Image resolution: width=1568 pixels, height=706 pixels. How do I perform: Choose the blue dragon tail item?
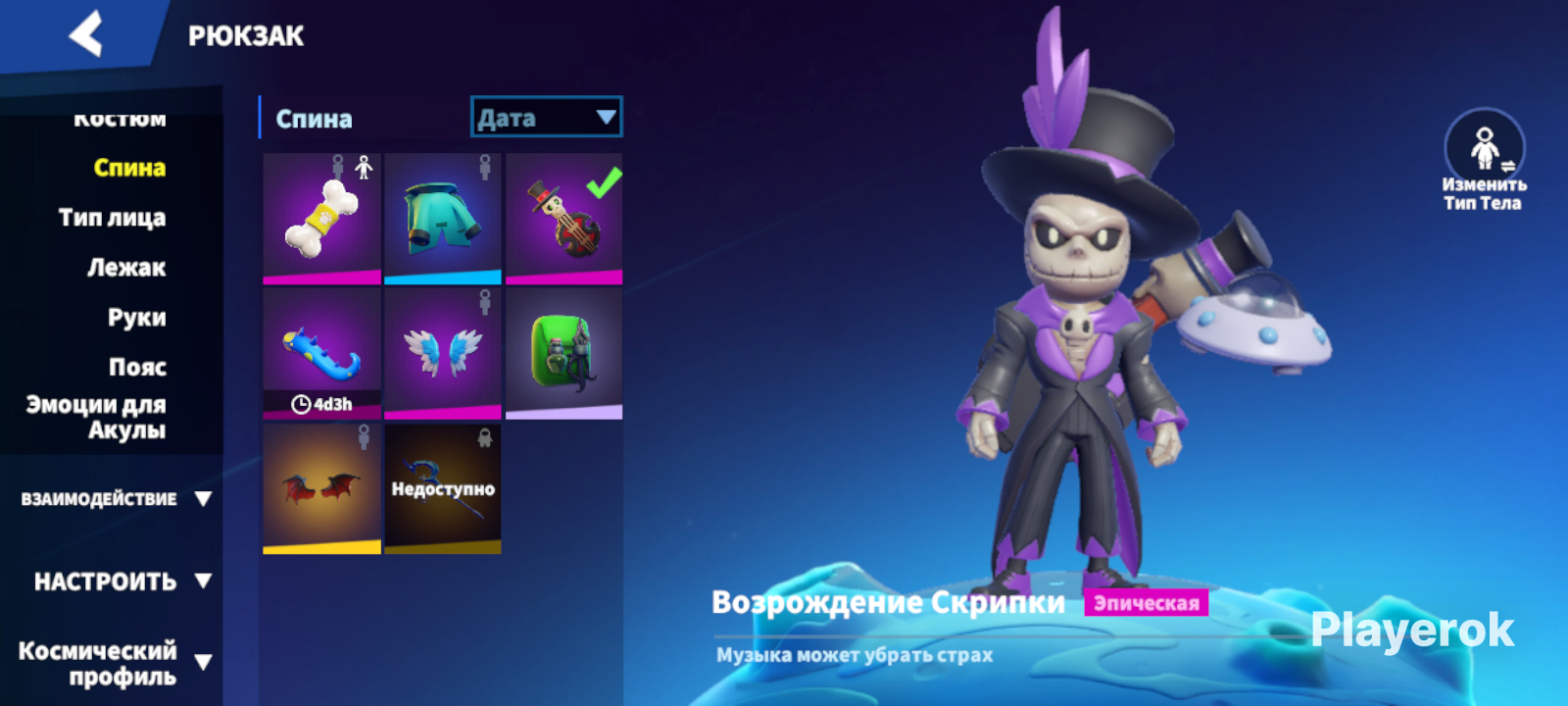tap(321, 352)
